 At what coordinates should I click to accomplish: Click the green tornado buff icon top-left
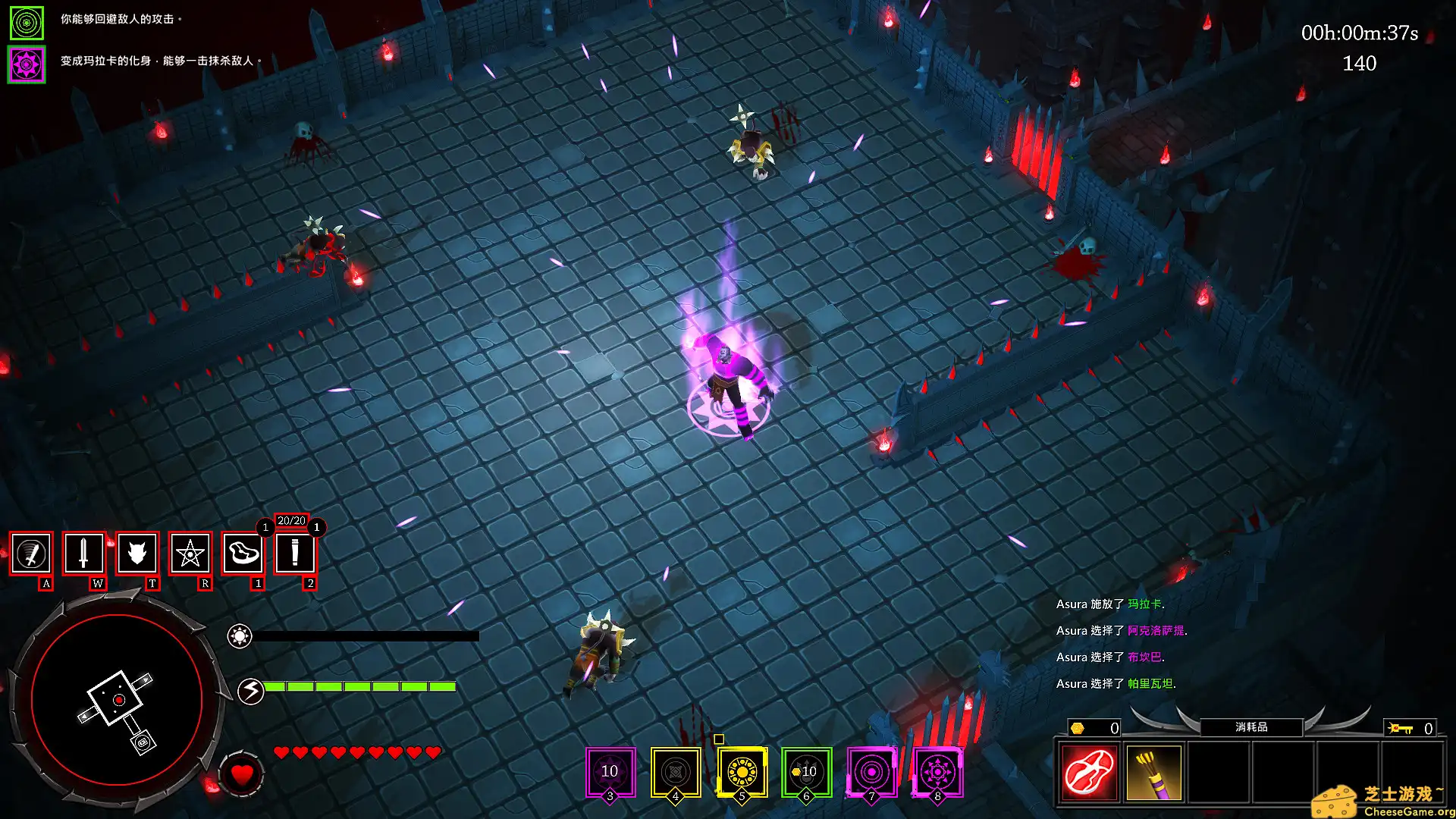[x=27, y=23]
